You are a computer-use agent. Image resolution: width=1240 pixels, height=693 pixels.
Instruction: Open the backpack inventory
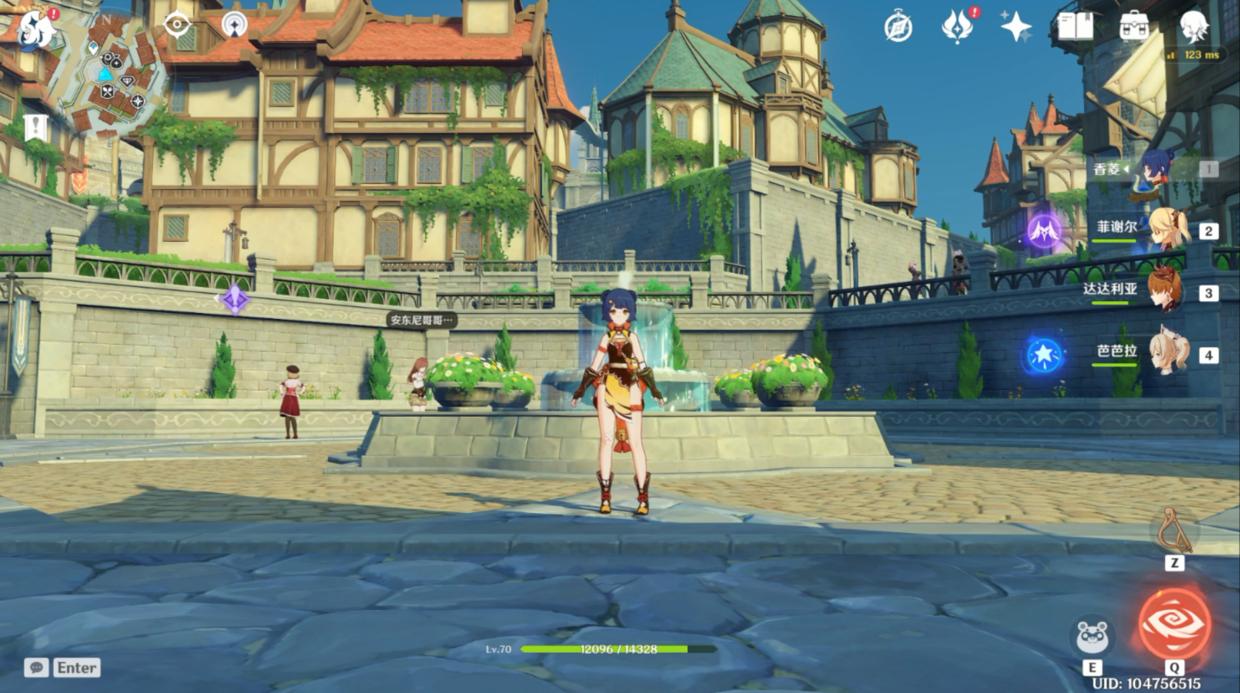click(x=1134, y=26)
